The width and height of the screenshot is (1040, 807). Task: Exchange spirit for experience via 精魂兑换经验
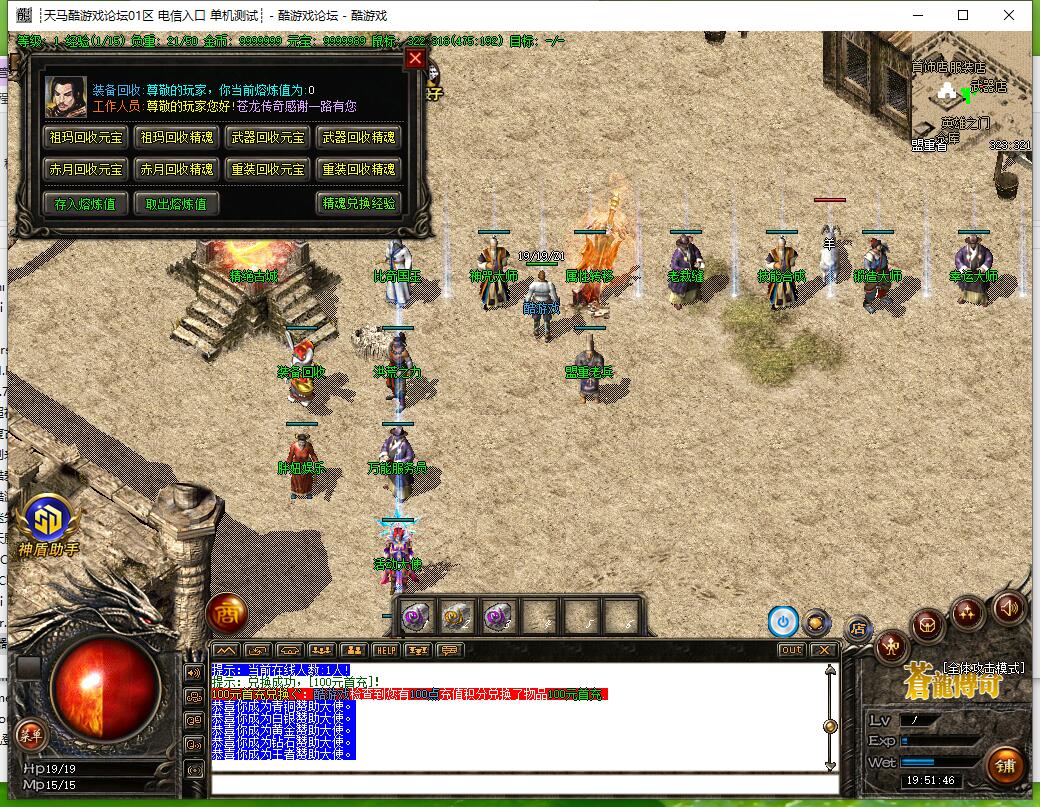358,204
